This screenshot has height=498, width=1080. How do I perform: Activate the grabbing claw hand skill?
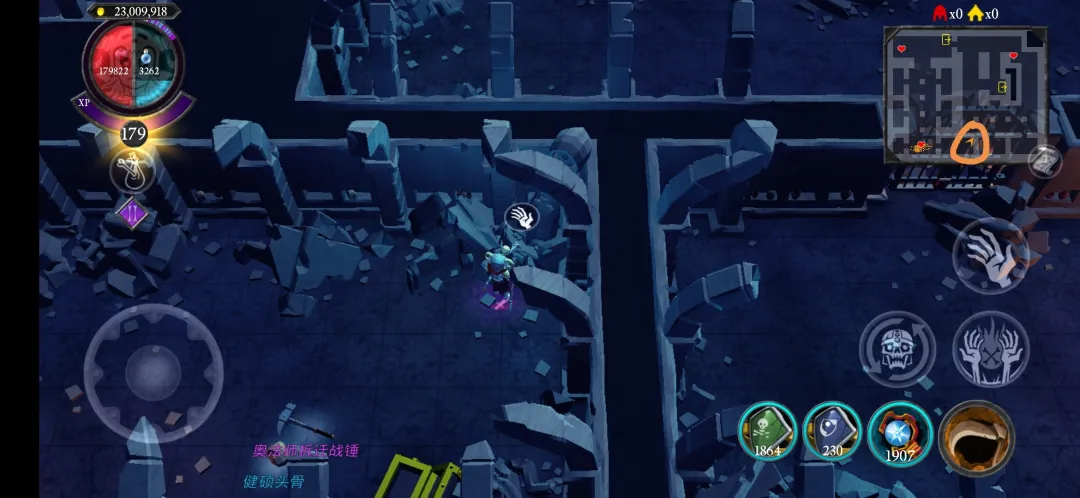[989, 255]
